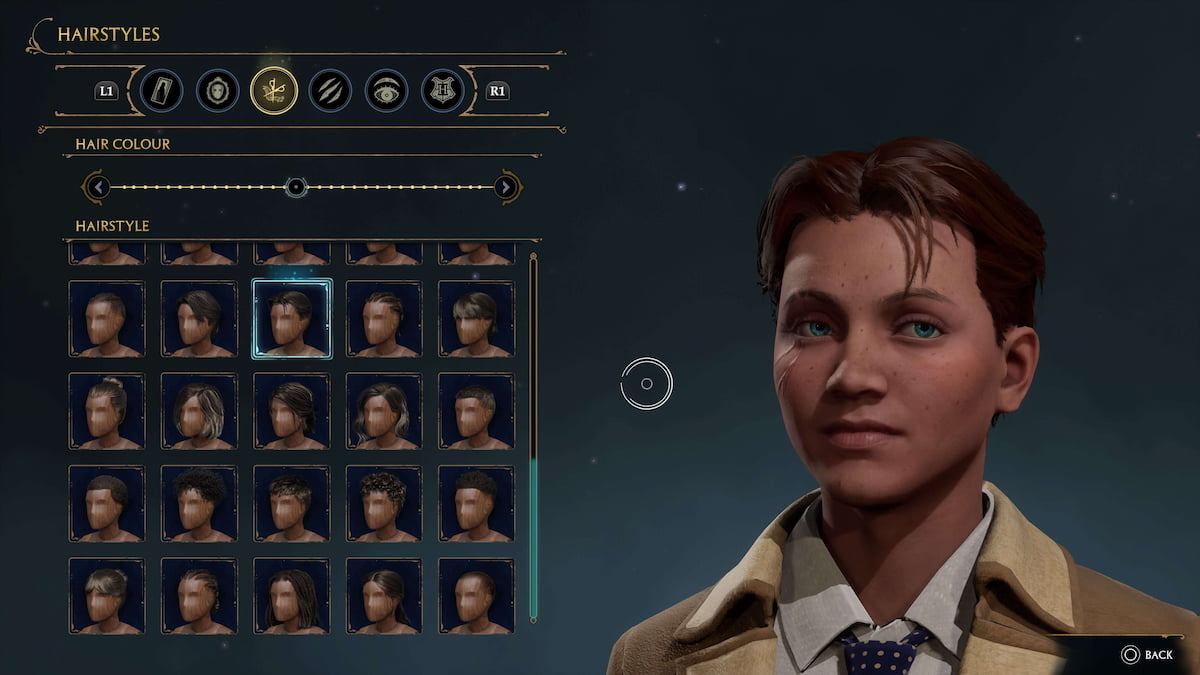Click the right arrow on hair colour slider
The width and height of the screenshot is (1200, 675).
[x=507, y=187]
